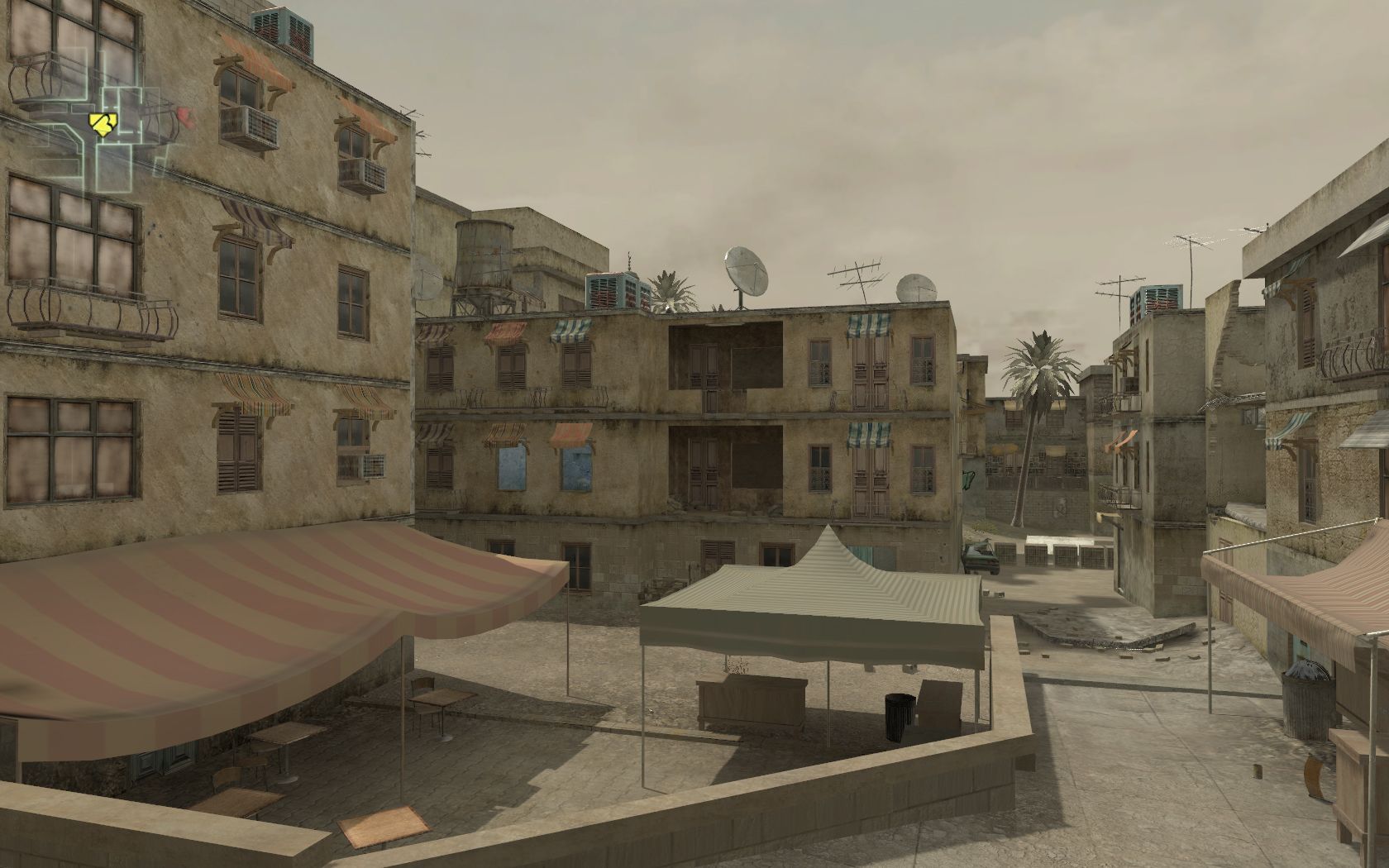Screen dimensions: 1389x868
Task: Select the red marker on the minimap
Action: coord(184,117)
